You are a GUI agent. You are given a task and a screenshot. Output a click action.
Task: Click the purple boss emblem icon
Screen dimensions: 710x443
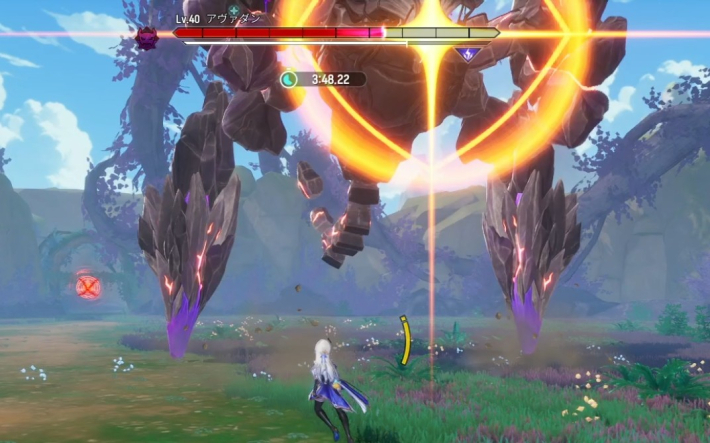(147, 38)
